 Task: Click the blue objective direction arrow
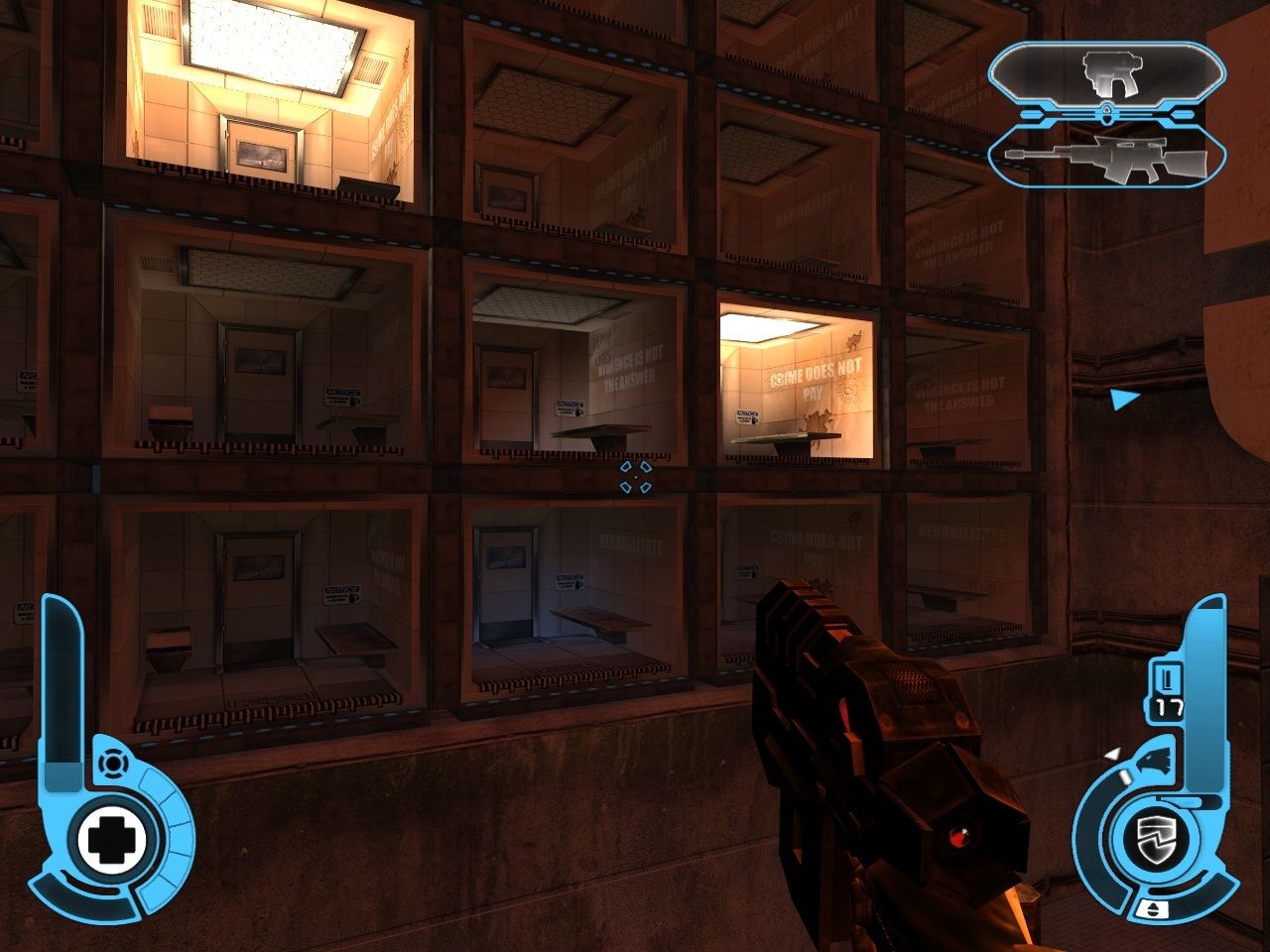[1123, 400]
